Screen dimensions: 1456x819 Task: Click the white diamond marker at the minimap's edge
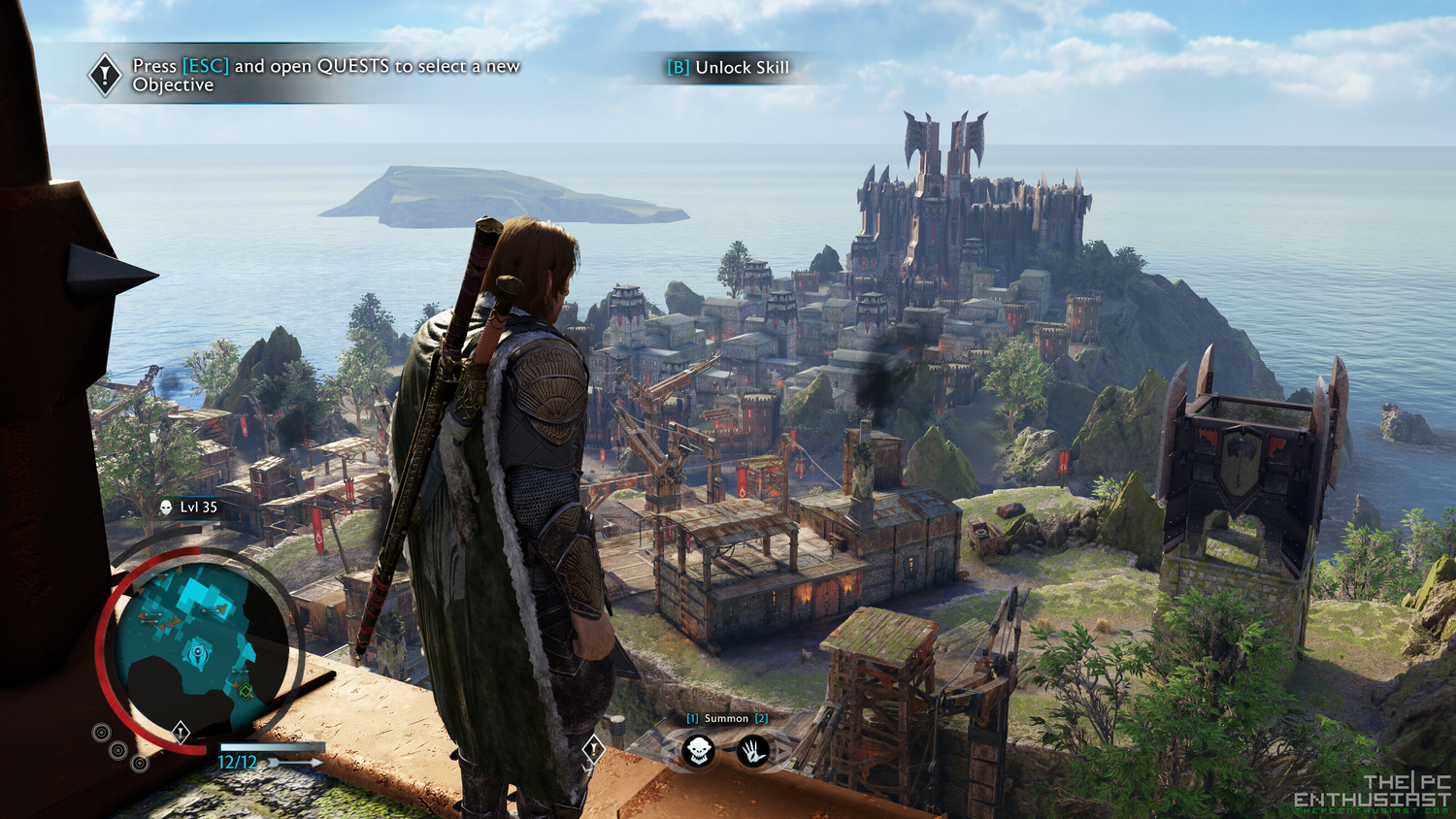point(181,731)
